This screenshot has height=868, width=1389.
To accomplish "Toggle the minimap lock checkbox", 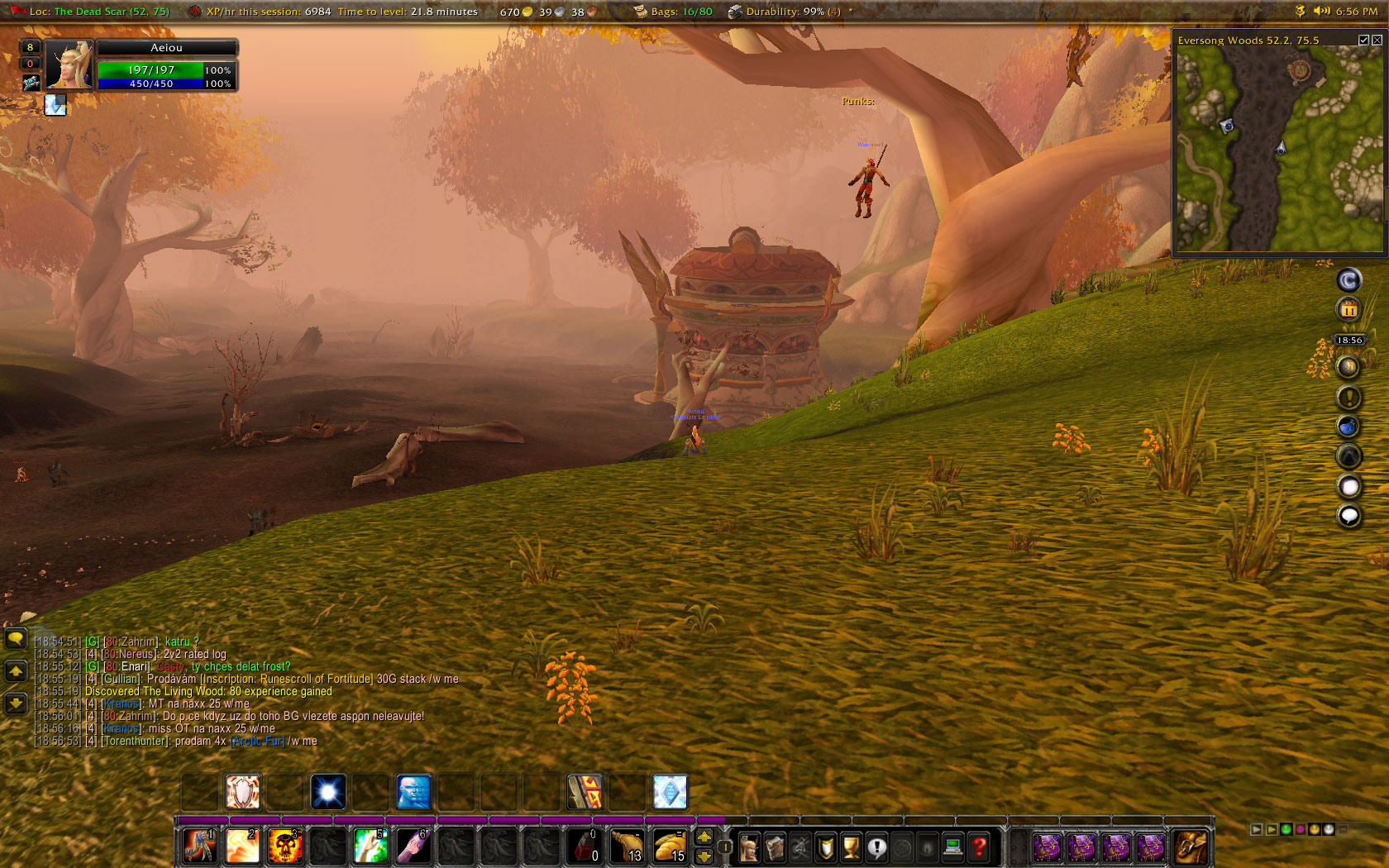I will pos(1363,40).
